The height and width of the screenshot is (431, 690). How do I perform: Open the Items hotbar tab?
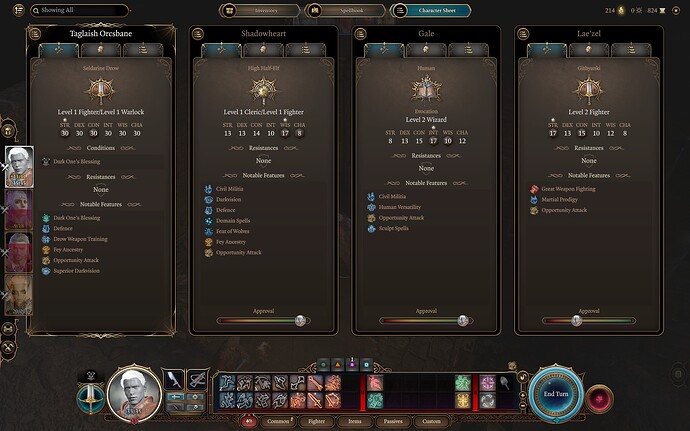coord(354,422)
